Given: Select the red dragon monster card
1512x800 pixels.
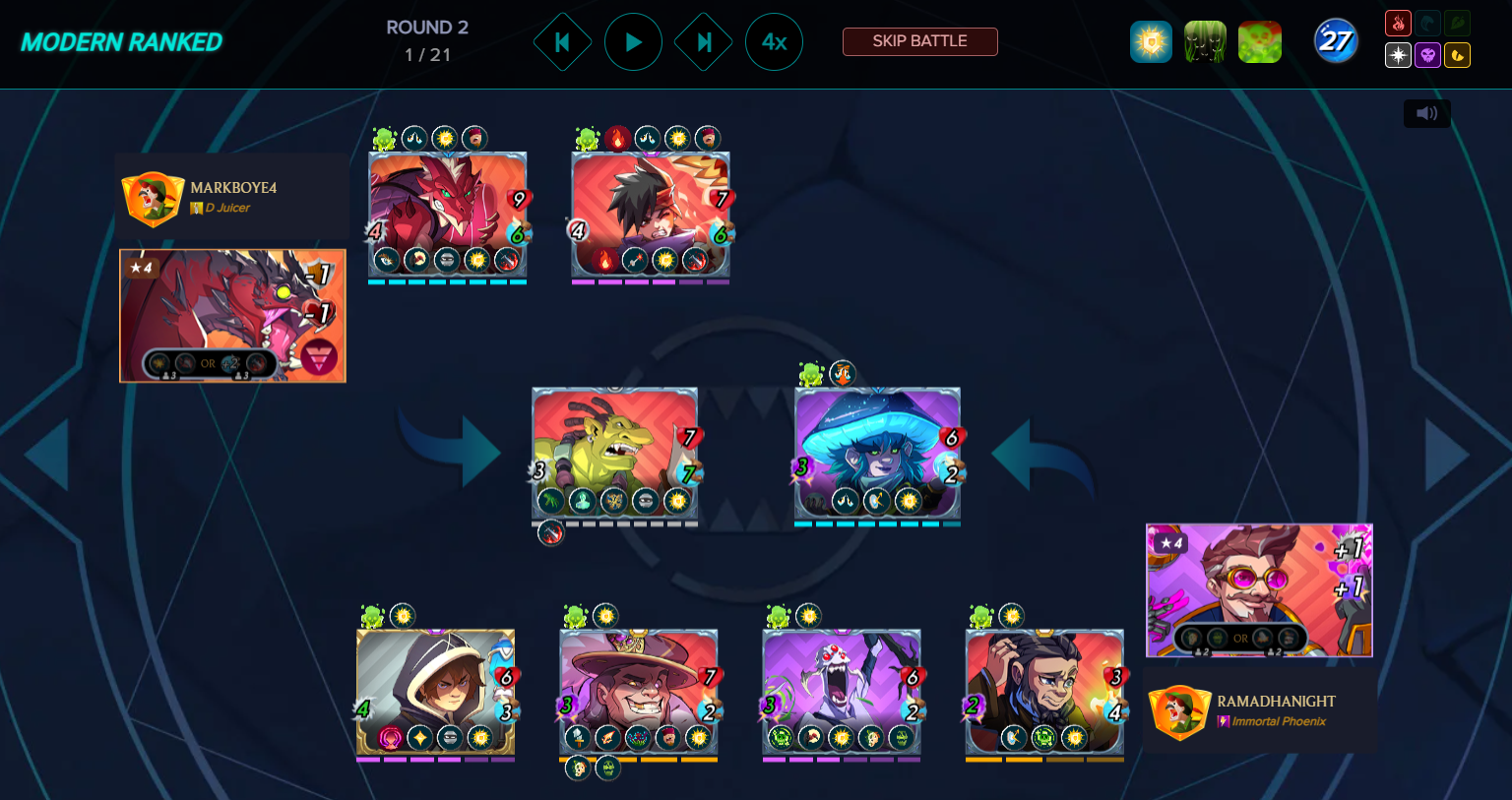Looking at the screenshot, I should click(447, 212).
